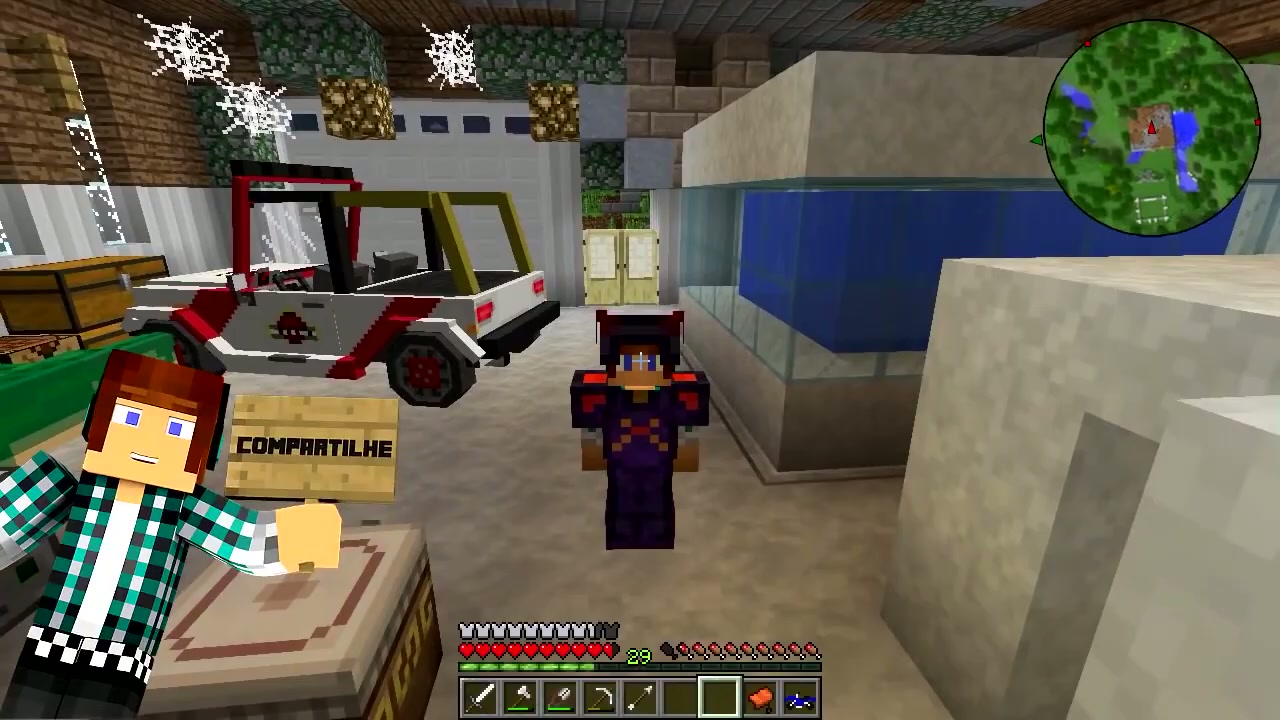Image resolution: width=1280 pixels, height=720 pixels.
Task: Click the green waypoint arrow beside the minimap
Action: [1037, 141]
